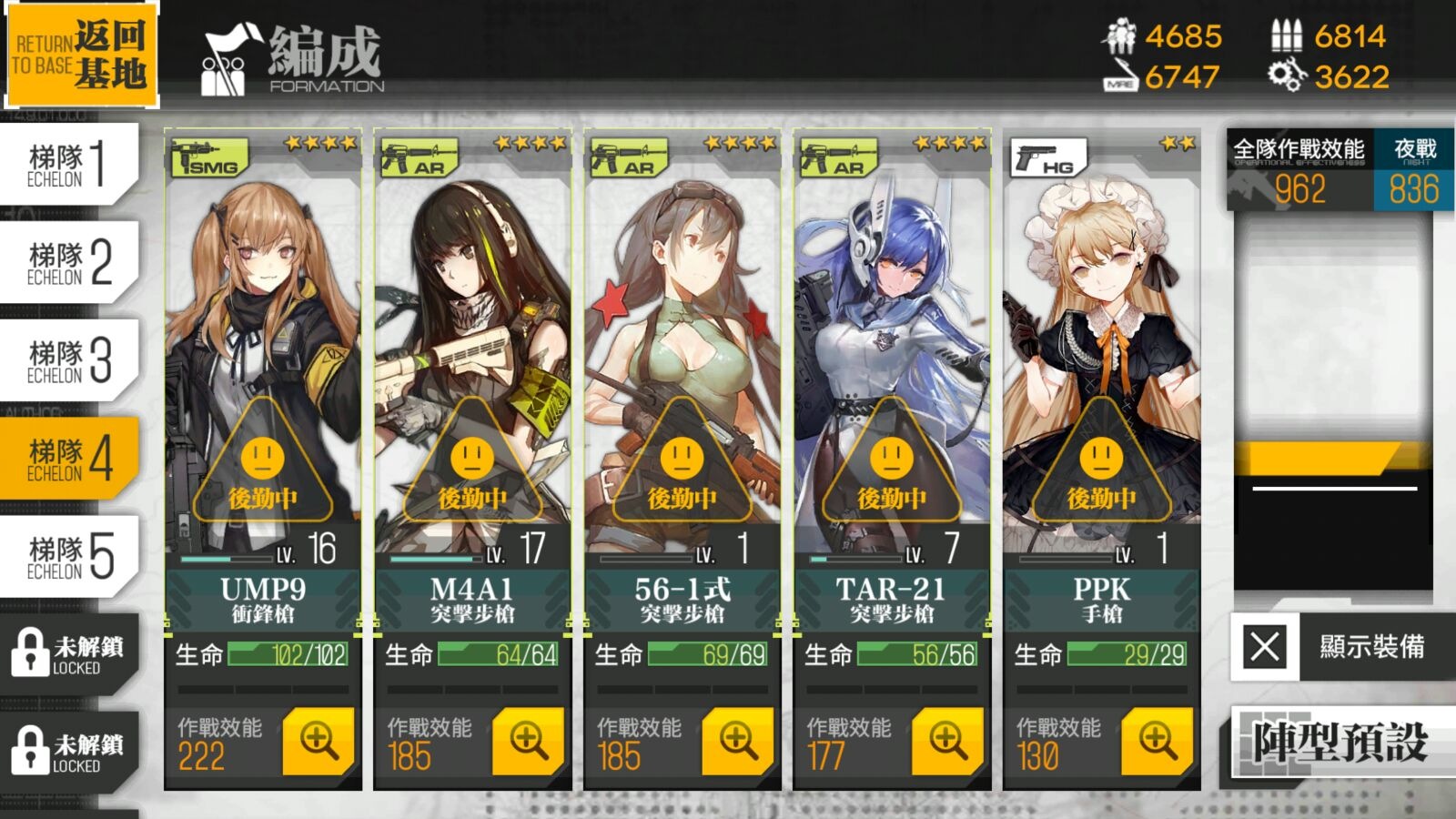Select the UMP9 submachine gun card

[263, 364]
